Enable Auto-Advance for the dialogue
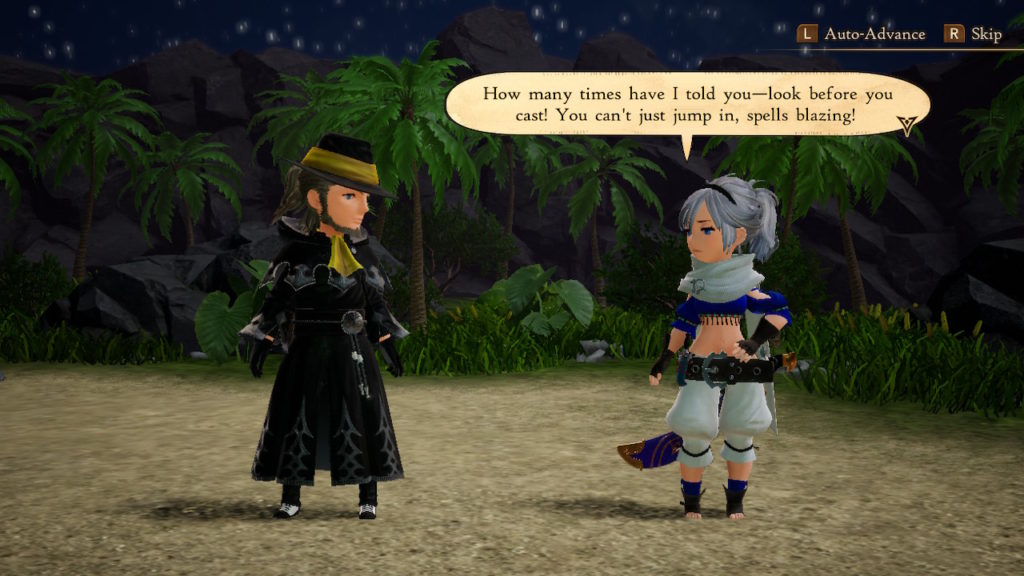1024x576 pixels. point(860,34)
